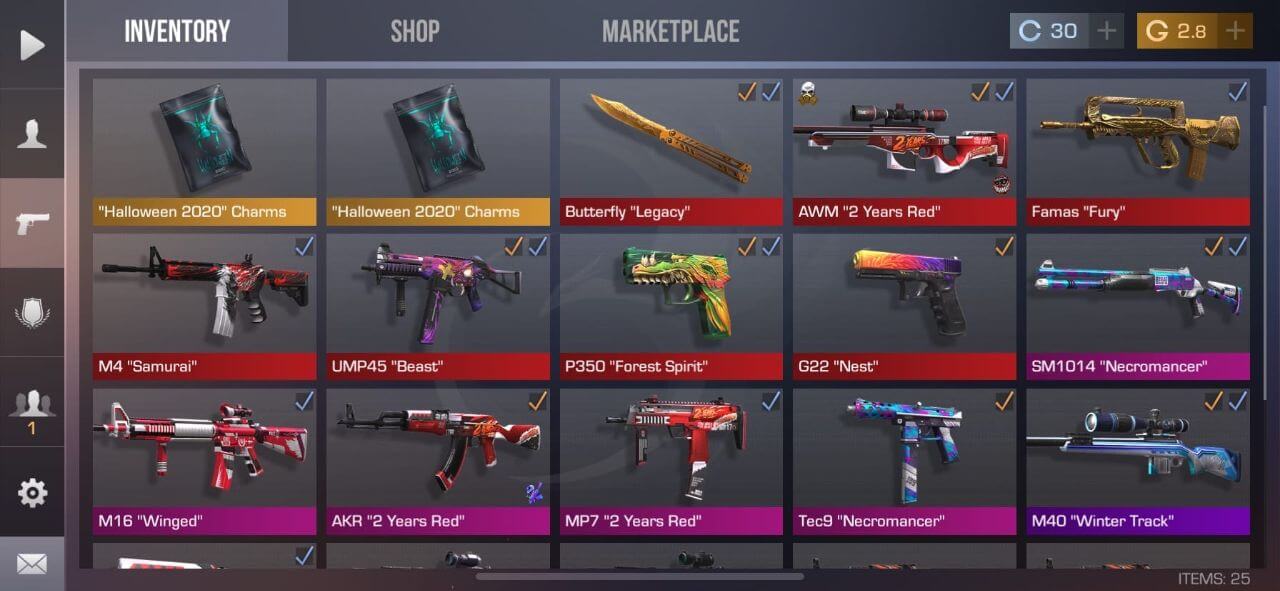This screenshot has height=591, width=1280.
Task: Show the friends list icon
Action: (32, 403)
